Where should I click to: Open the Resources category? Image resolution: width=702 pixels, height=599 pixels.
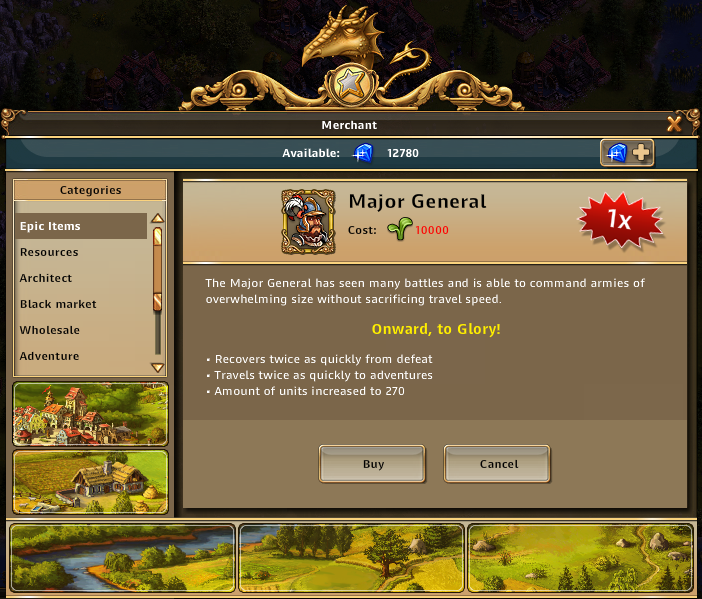coord(80,252)
